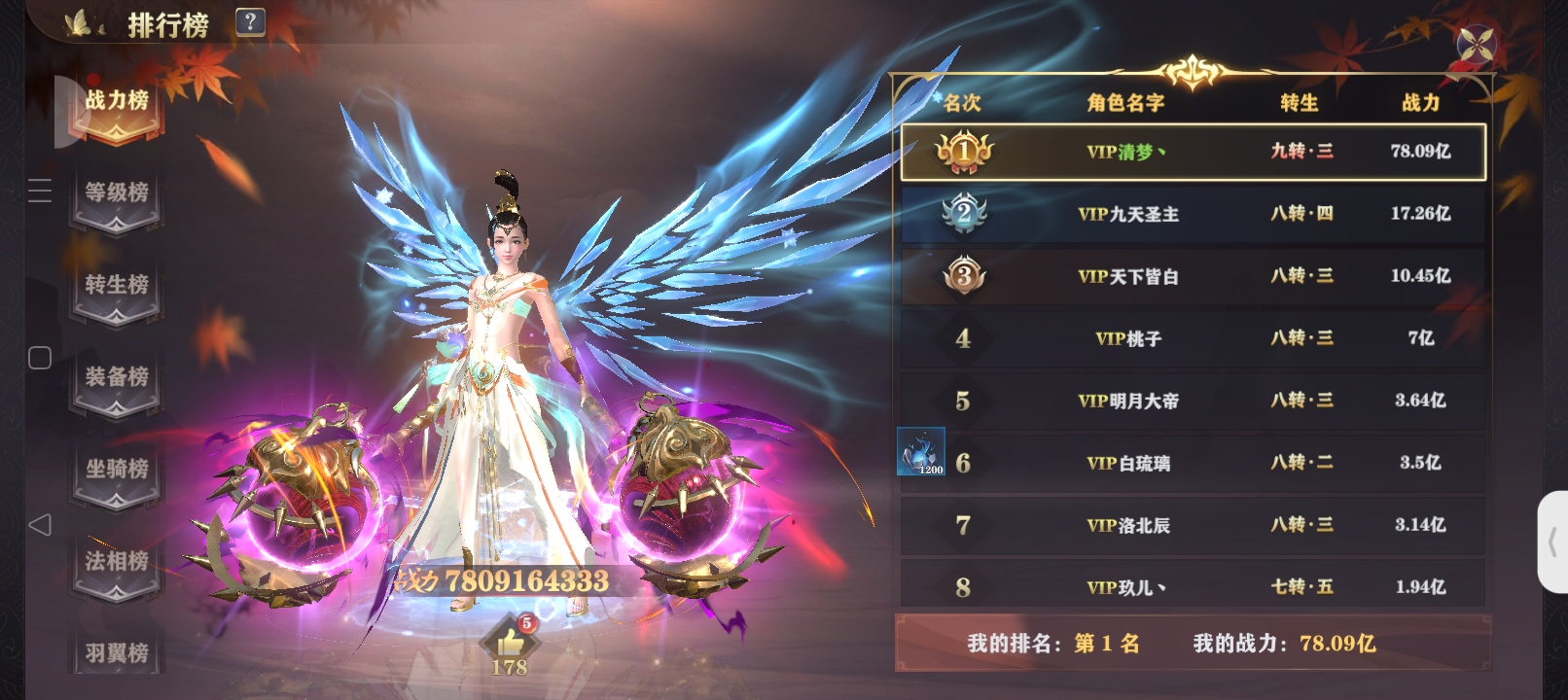This screenshot has width=1568, height=700.
Task: Select the rank 7 row VIP洛北辰
Action: (x=1193, y=525)
